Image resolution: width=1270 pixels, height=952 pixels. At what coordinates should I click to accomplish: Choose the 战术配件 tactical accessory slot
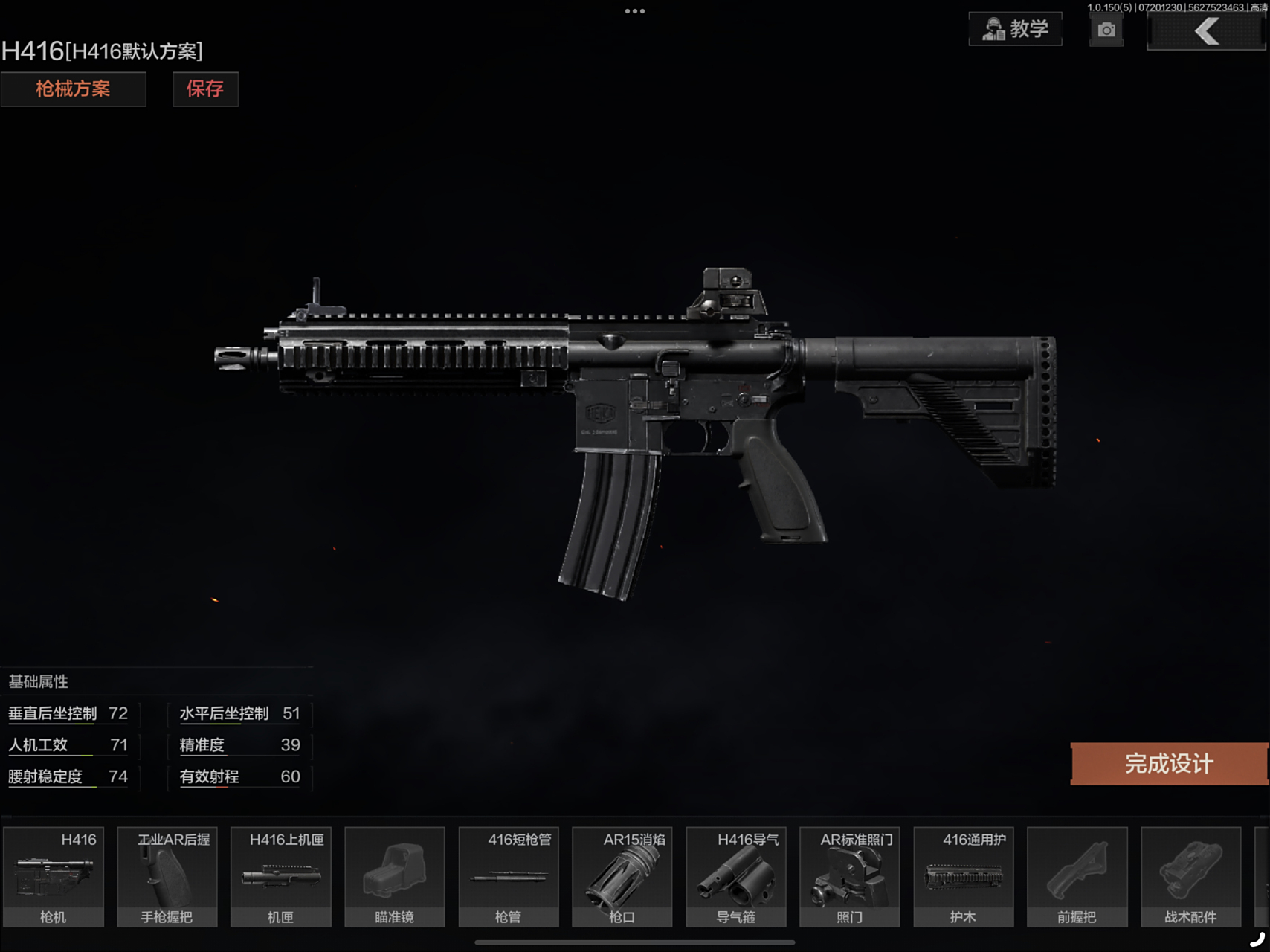1191,876
